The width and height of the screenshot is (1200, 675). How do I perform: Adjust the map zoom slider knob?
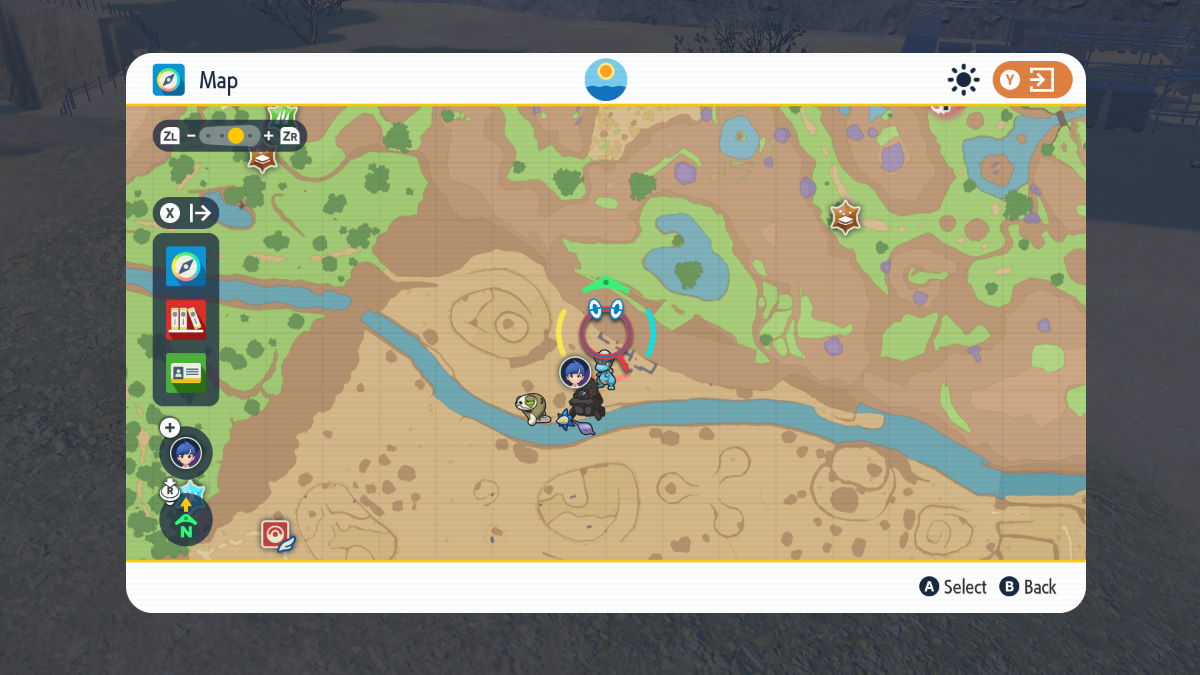tap(236, 135)
